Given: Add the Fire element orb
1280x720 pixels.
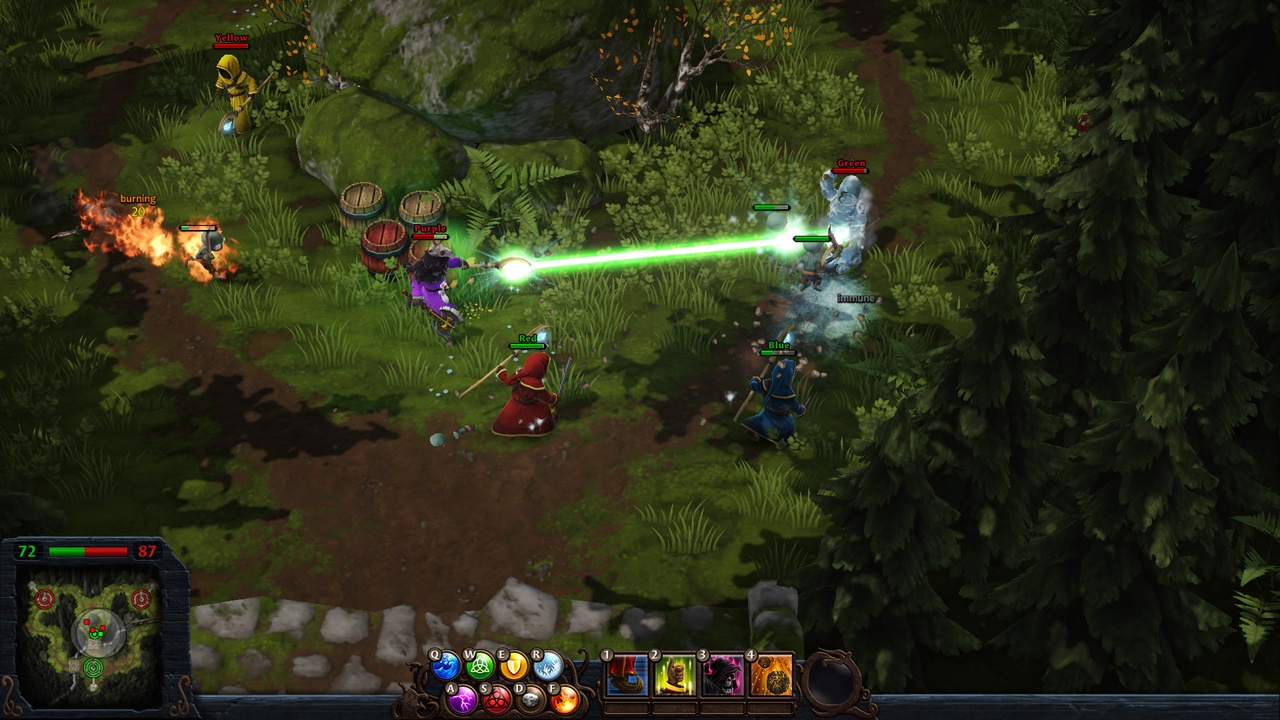Looking at the screenshot, I should pos(564,698).
